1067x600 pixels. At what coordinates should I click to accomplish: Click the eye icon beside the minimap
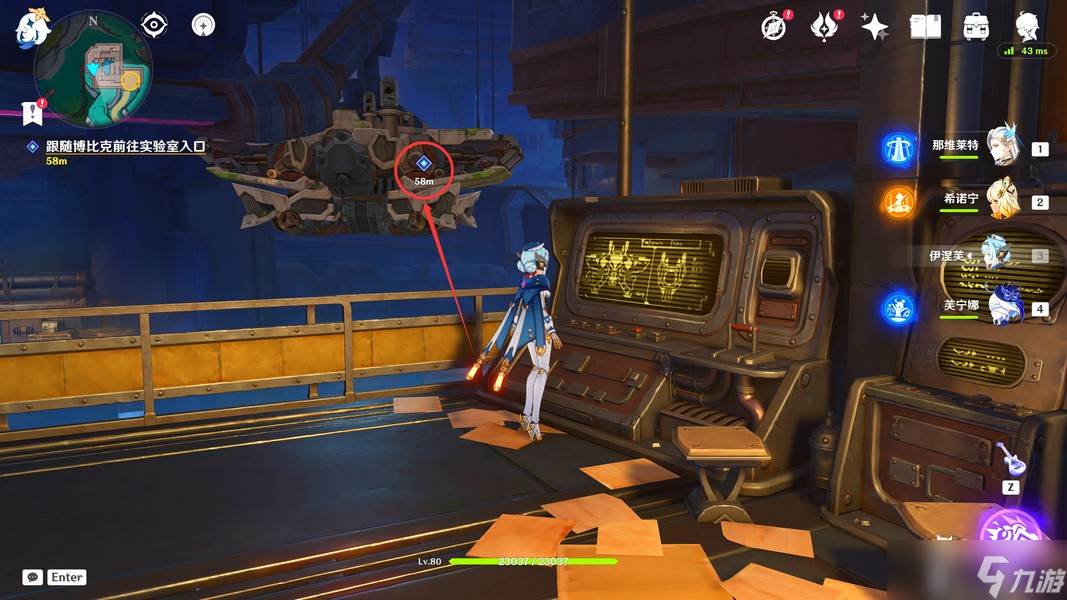tap(154, 24)
